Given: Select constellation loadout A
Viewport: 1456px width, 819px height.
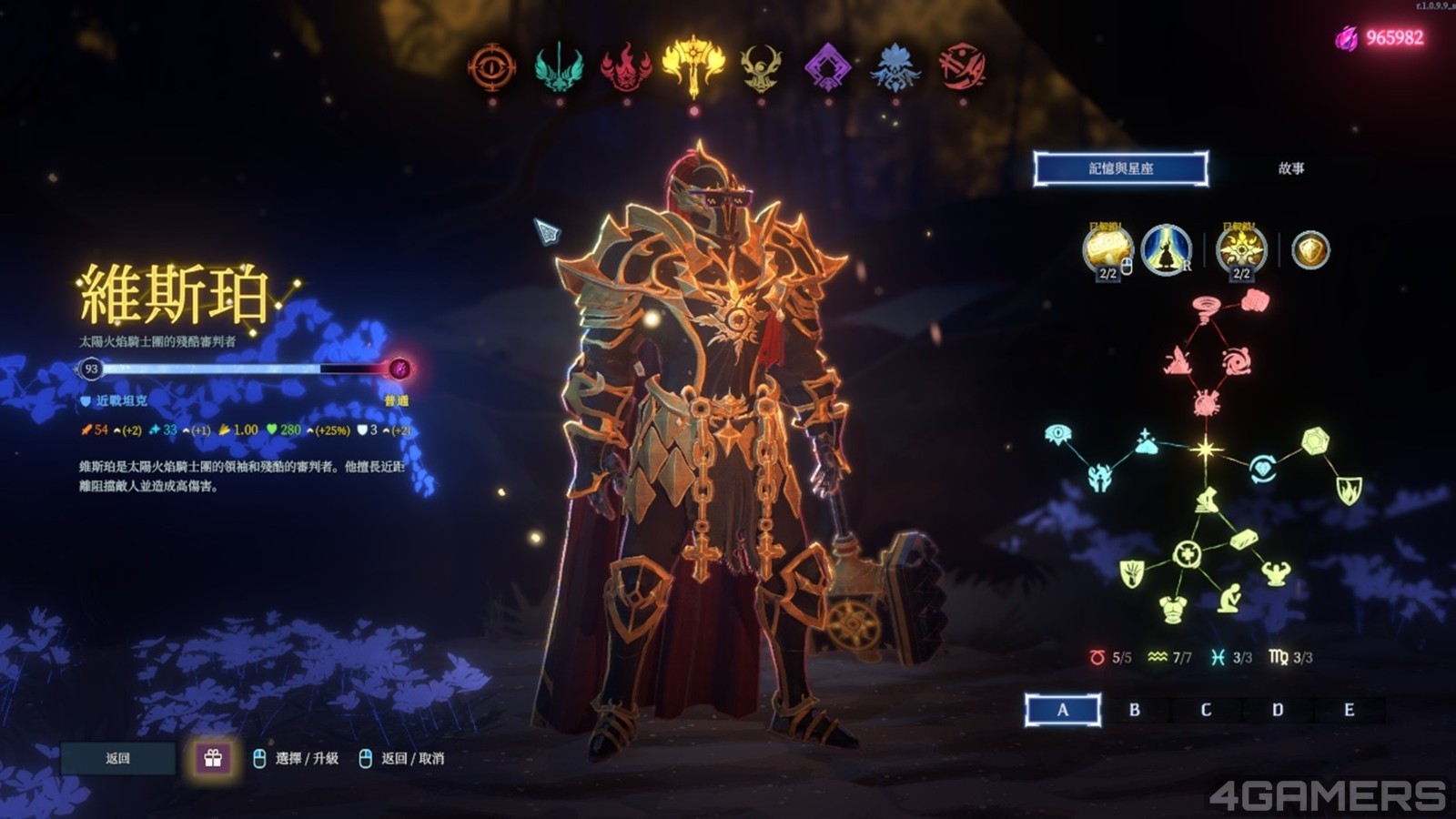Looking at the screenshot, I should tap(1063, 710).
